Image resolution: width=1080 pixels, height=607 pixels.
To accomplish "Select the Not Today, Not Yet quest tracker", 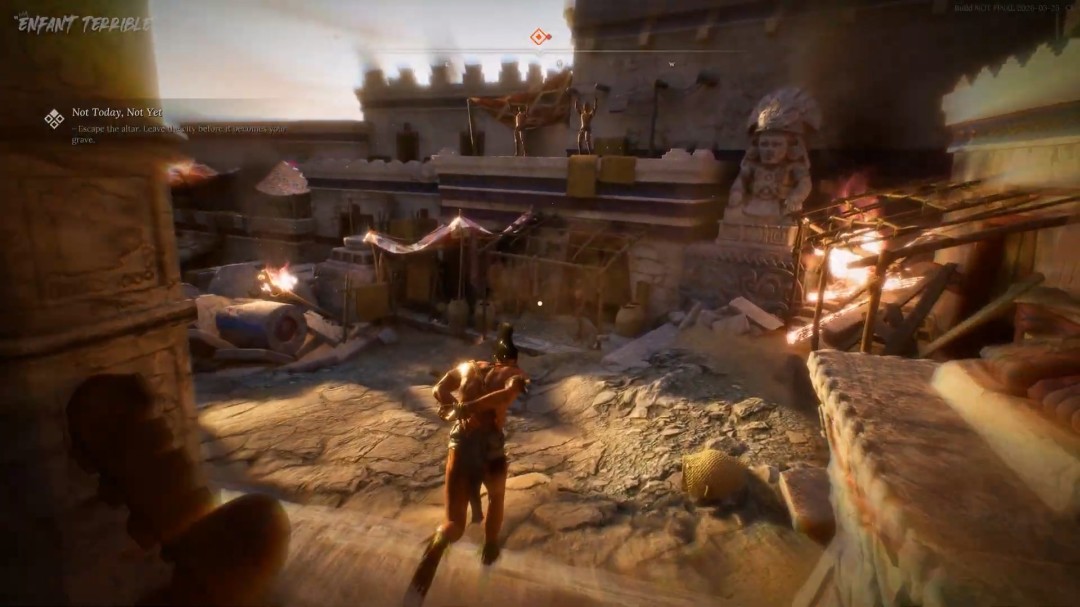I will click(117, 113).
